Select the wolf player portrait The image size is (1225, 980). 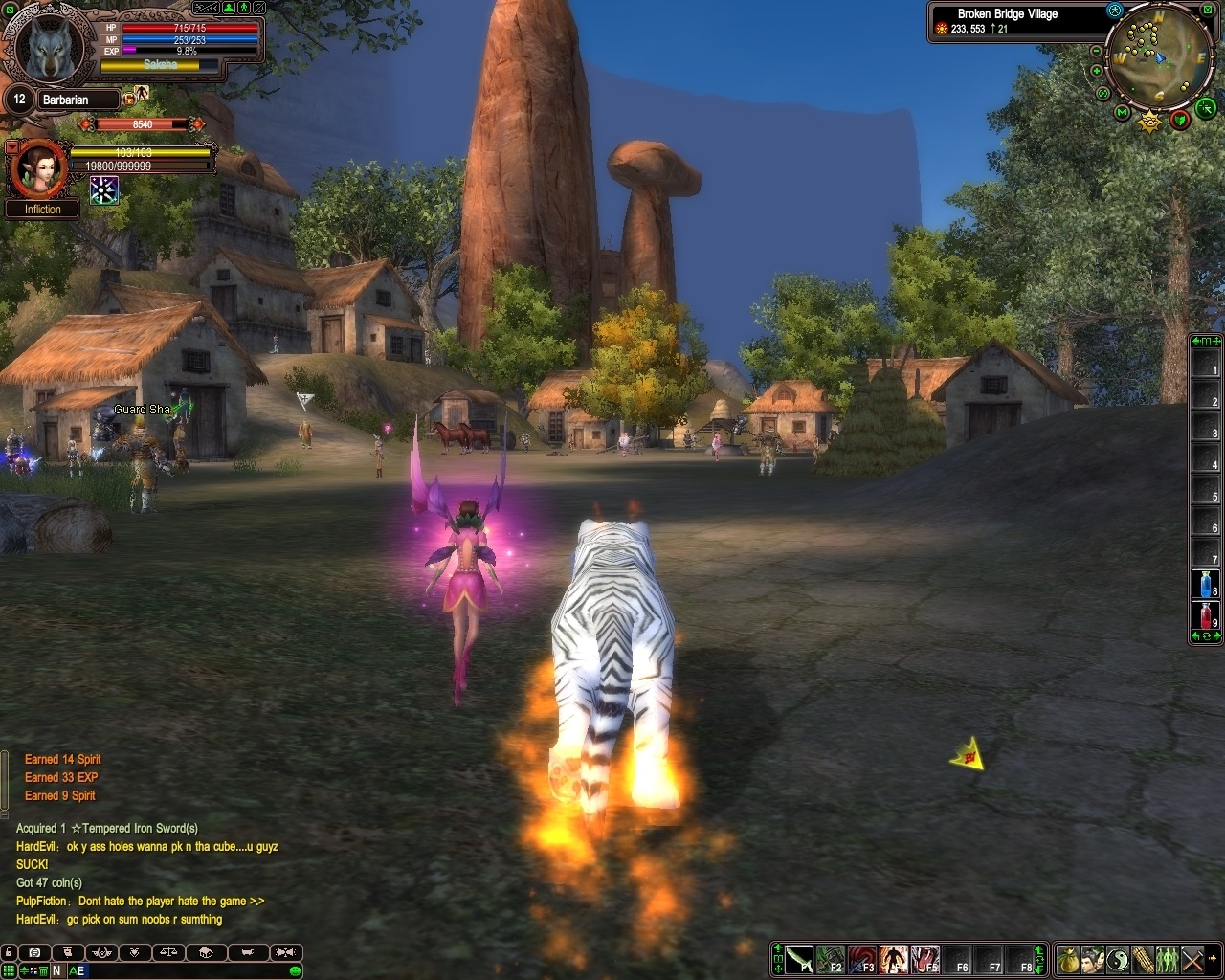coord(46,46)
